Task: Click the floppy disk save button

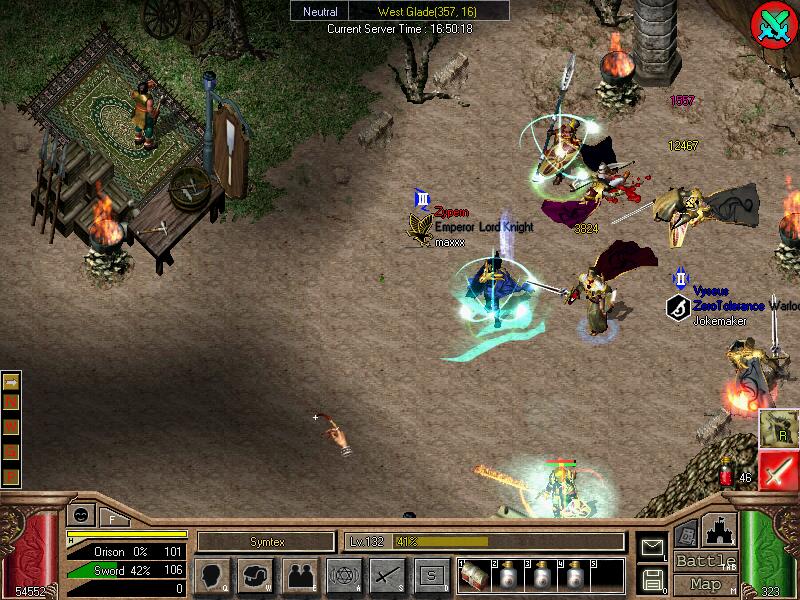Action: [651, 578]
